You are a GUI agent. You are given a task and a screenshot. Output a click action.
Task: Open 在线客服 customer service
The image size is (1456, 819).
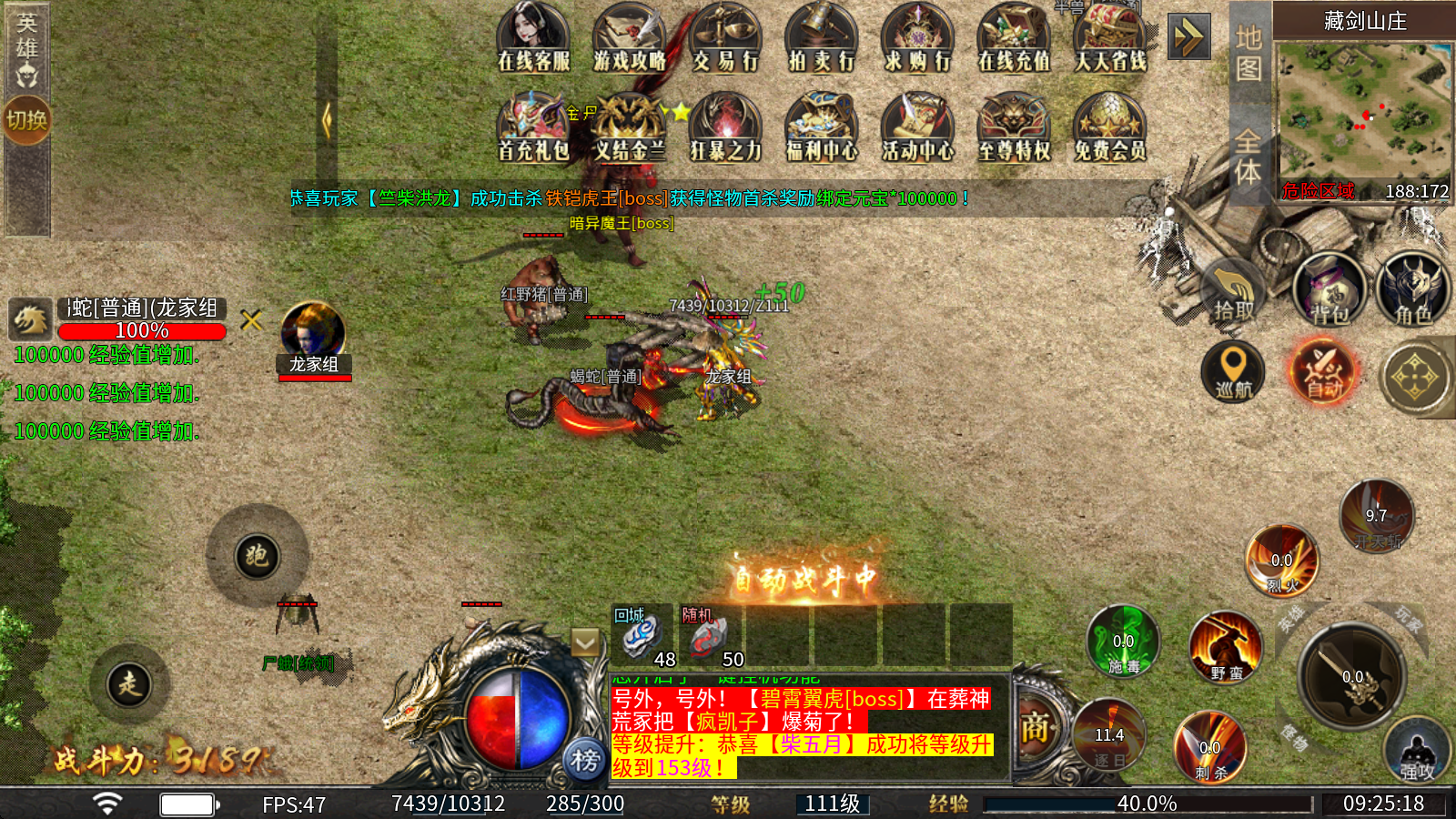coord(533,37)
